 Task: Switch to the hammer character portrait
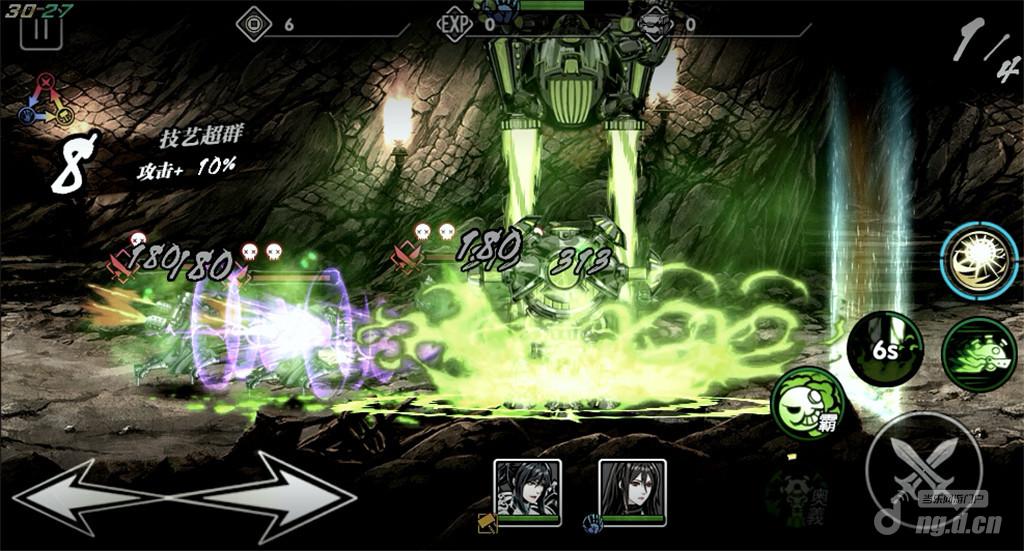[527, 490]
